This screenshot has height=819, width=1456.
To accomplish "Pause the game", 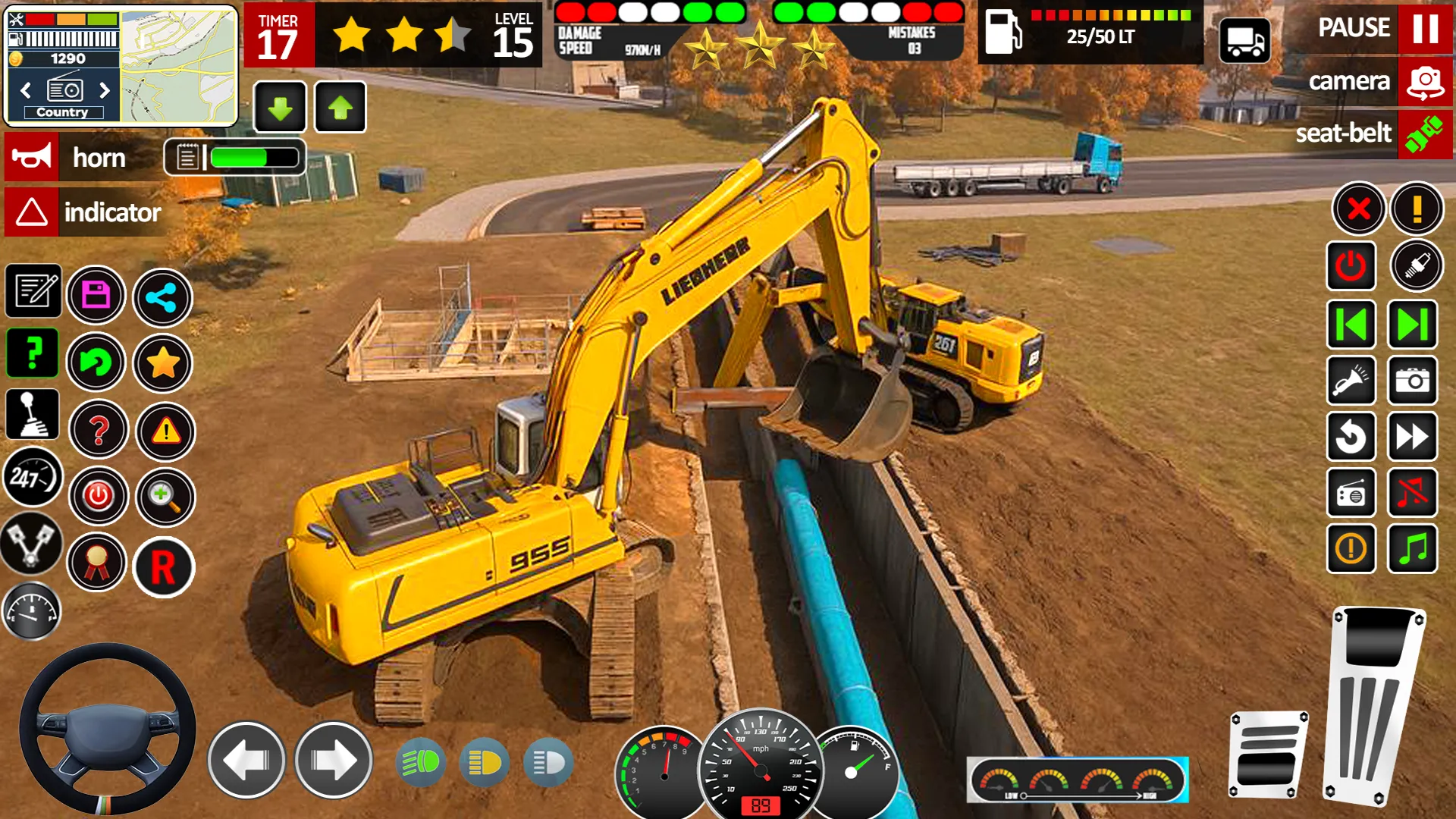I will click(1425, 29).
